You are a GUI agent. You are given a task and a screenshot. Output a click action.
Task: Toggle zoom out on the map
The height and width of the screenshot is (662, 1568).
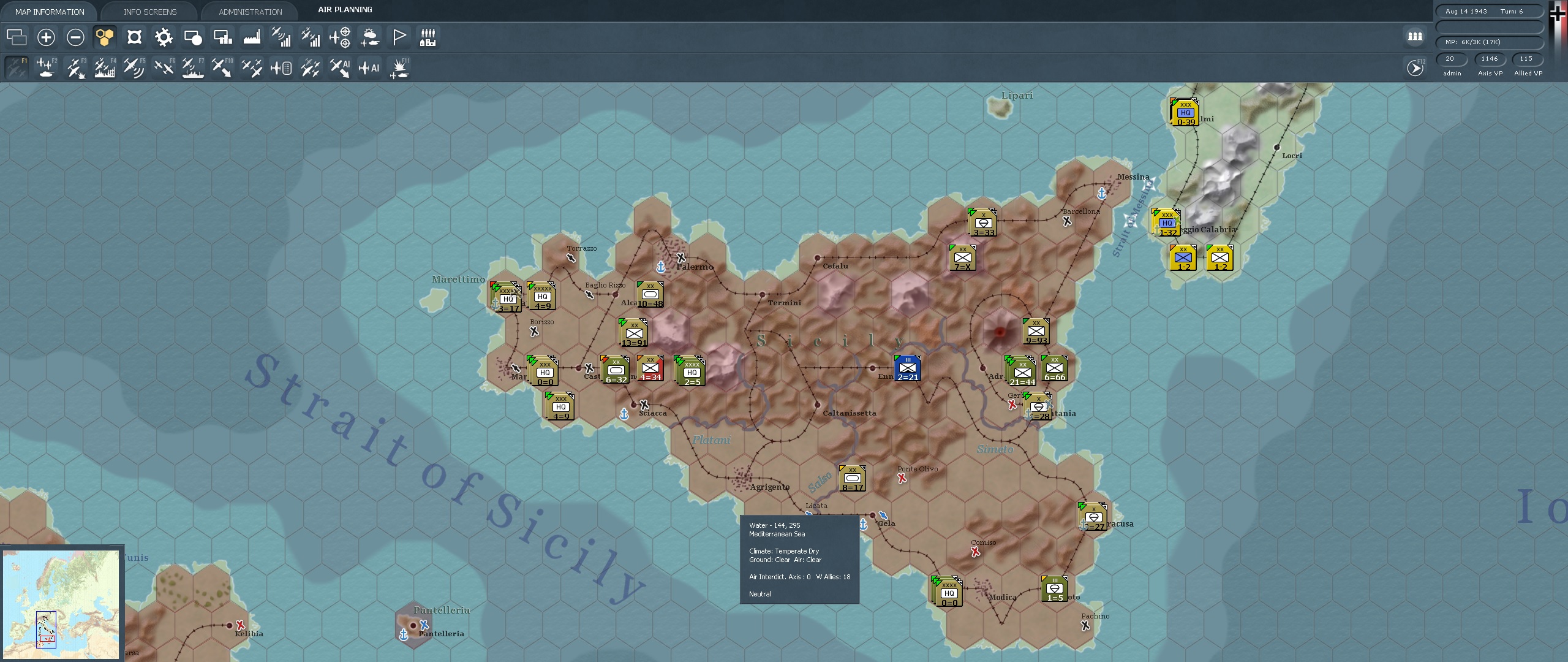coord(75,37)
